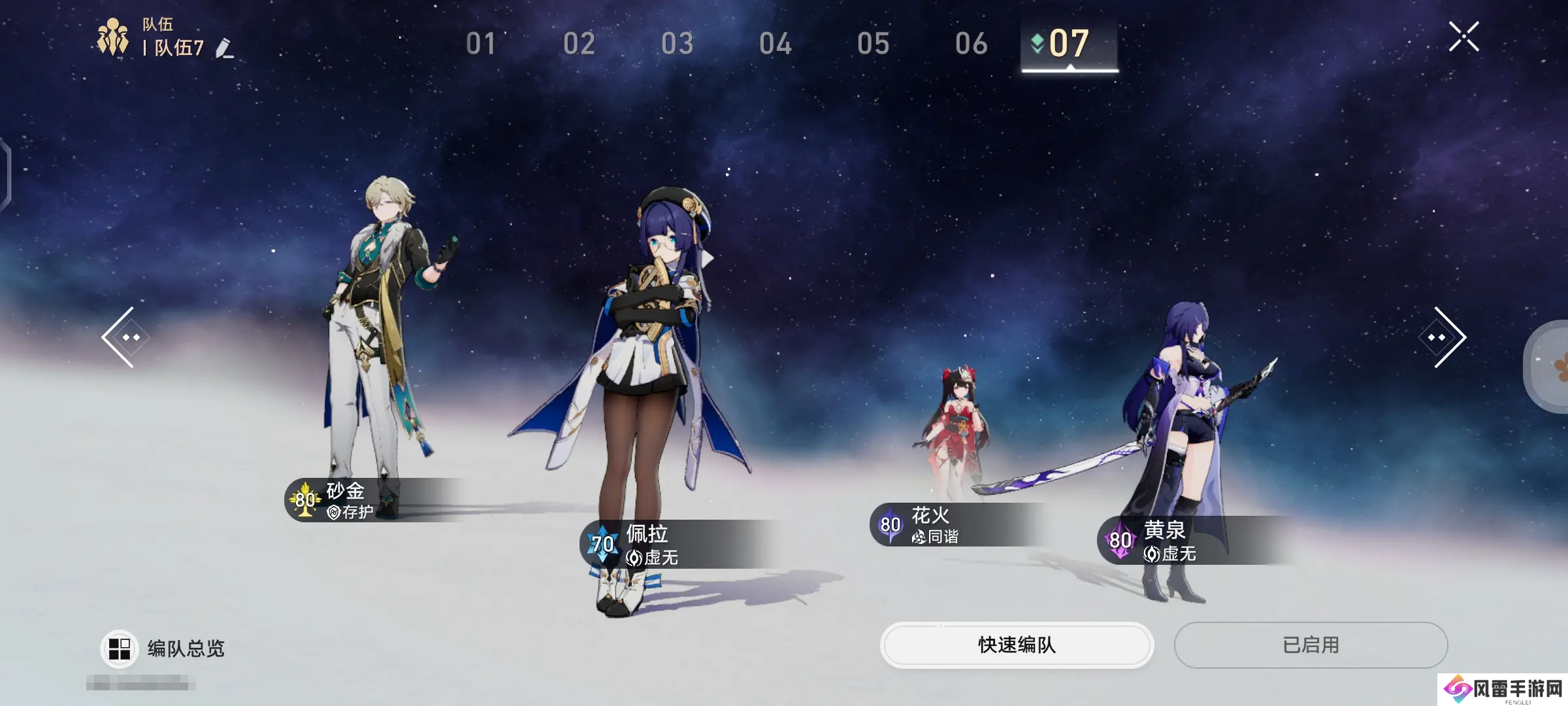Close the team setup screen

(1463, 37)
